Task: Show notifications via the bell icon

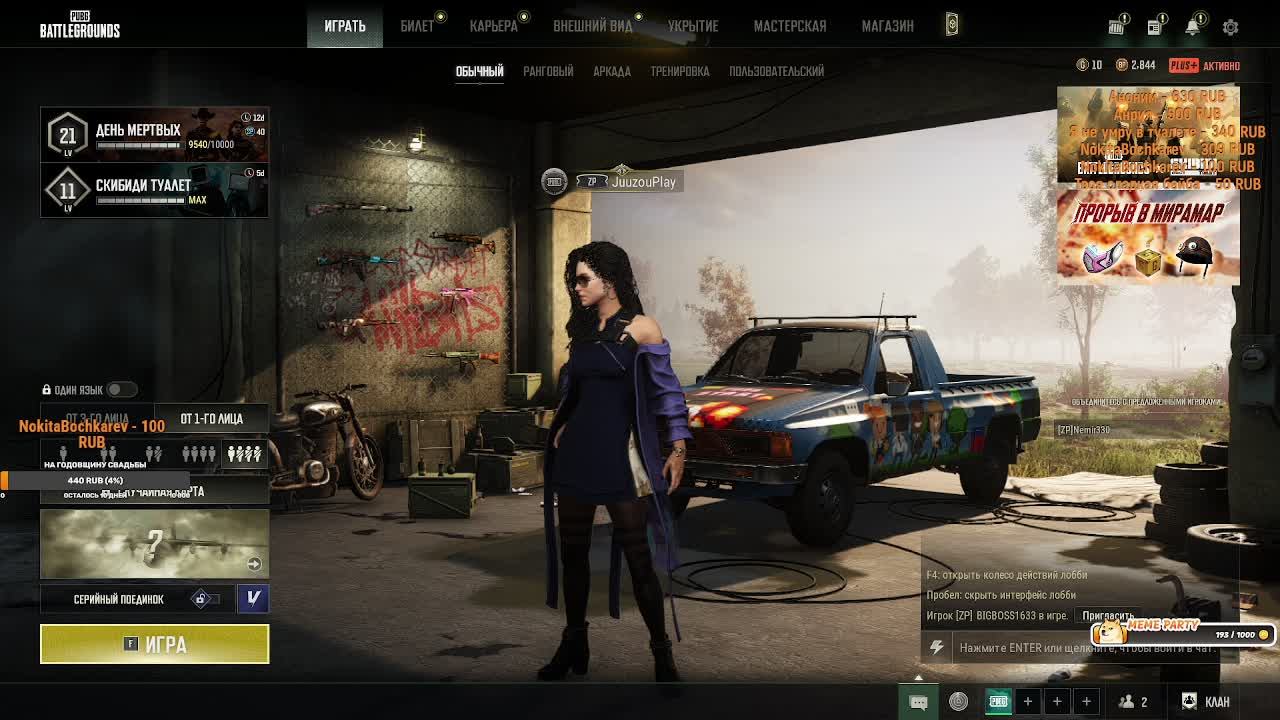Action: (1192, 27)
